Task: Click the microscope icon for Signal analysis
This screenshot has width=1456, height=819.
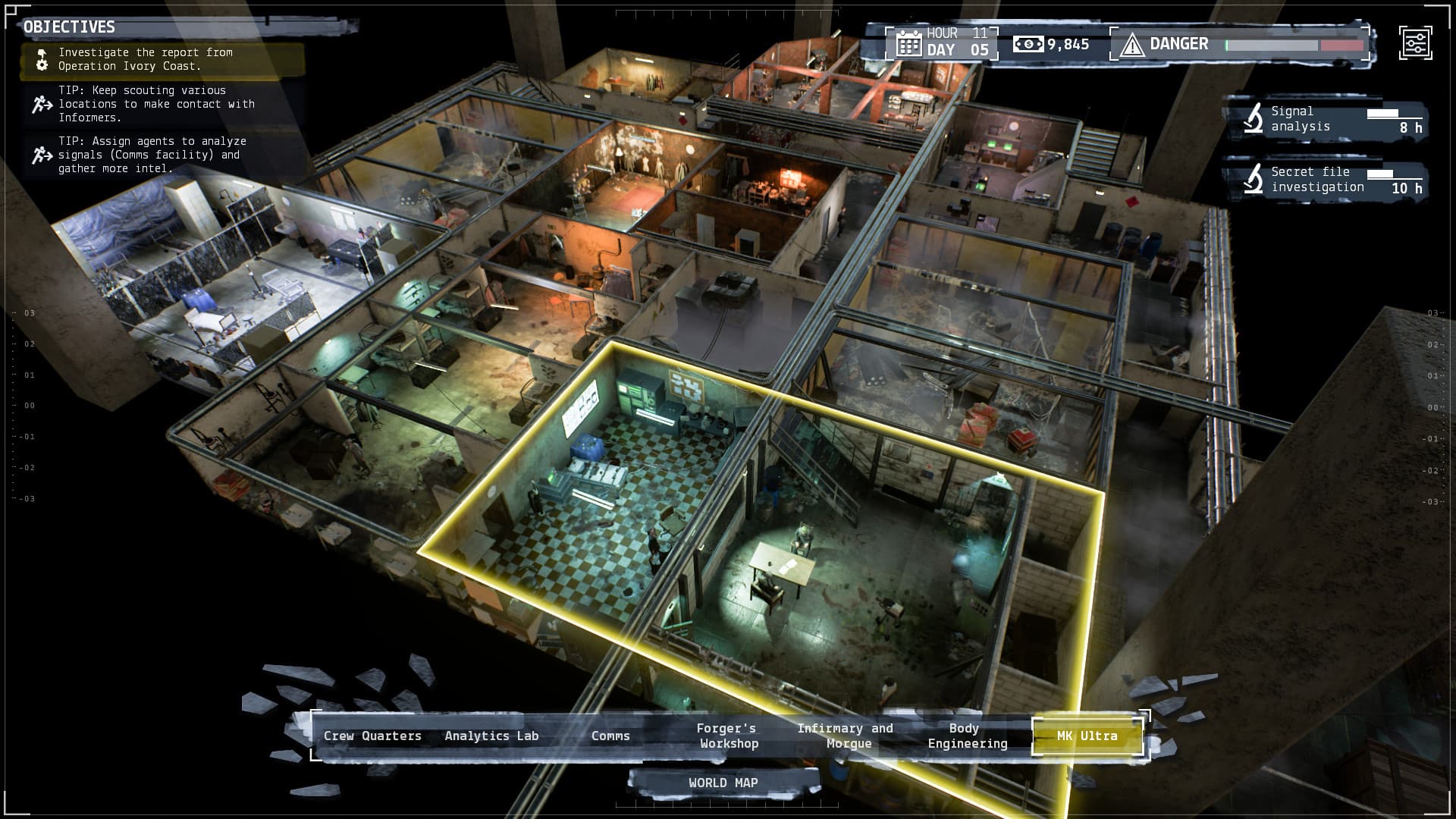Action: 1254,118
